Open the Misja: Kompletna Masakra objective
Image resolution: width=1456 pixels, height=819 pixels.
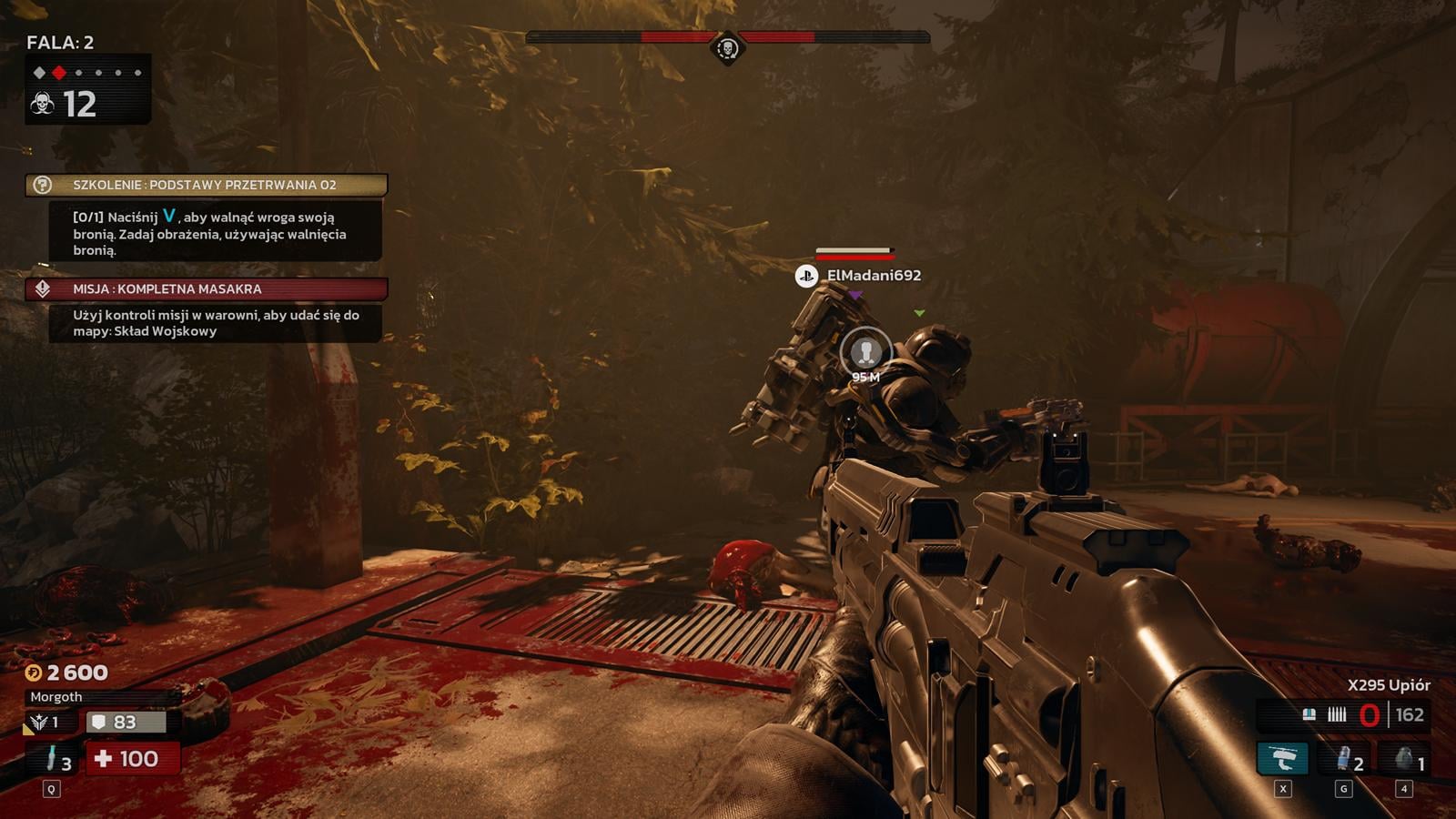coord(207,288)
